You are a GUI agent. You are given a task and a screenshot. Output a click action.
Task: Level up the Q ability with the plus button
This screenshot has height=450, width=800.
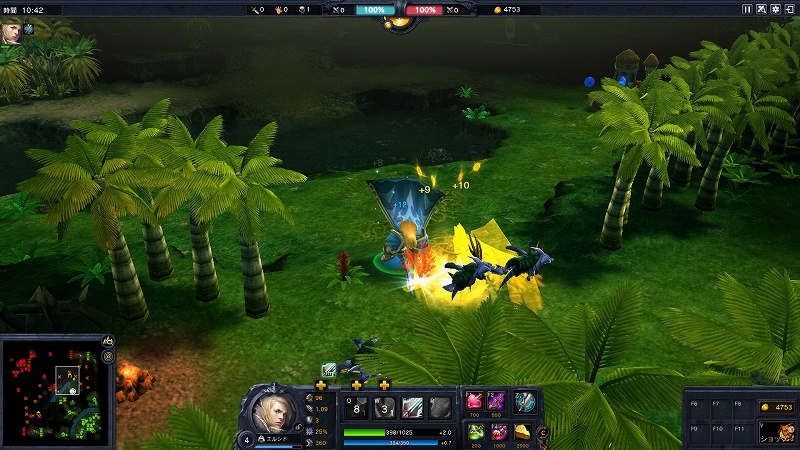pos(321,385)
